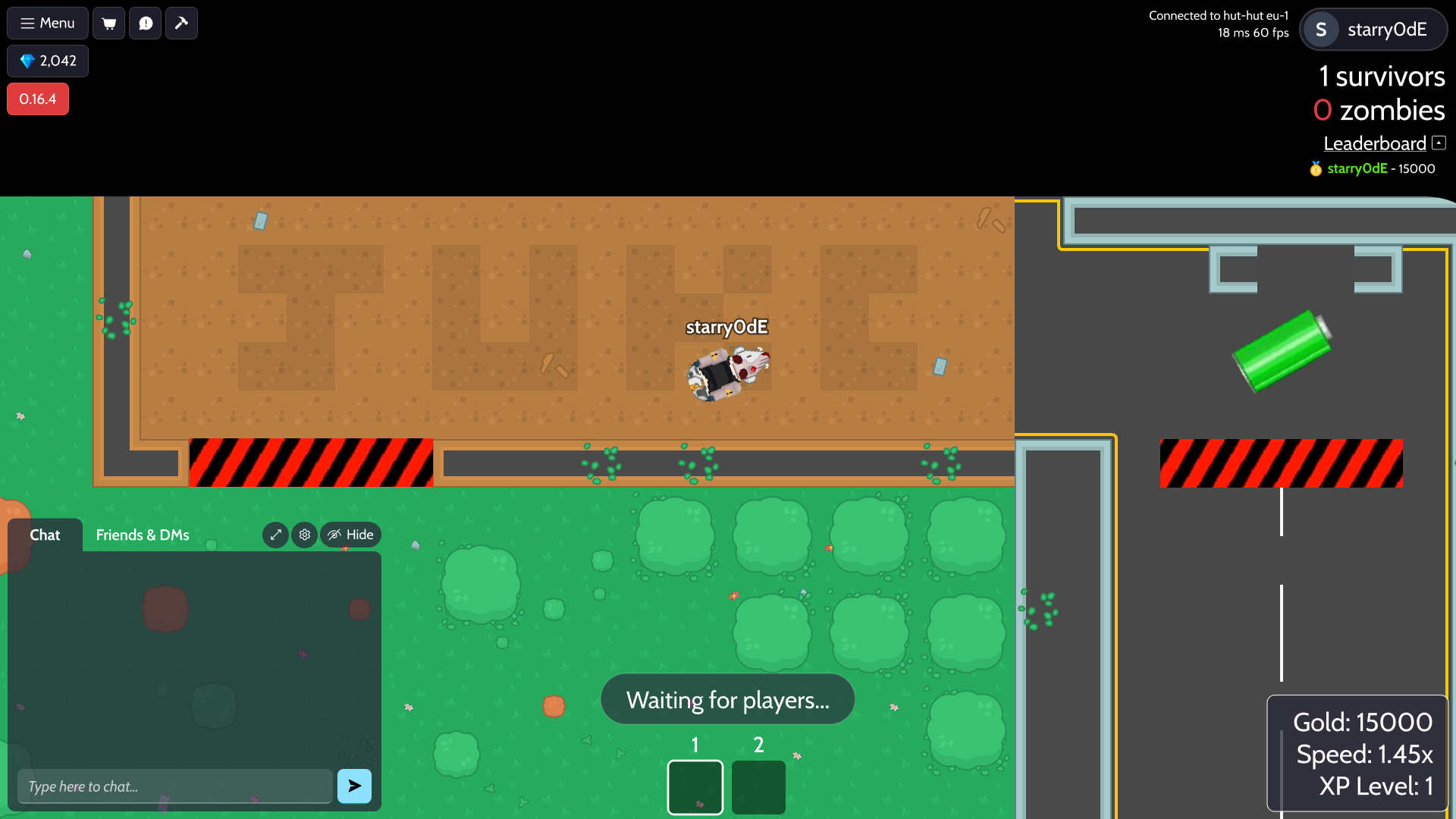Hide the chat window
This screenshot has height=819, width=1456.
point(350,535)
